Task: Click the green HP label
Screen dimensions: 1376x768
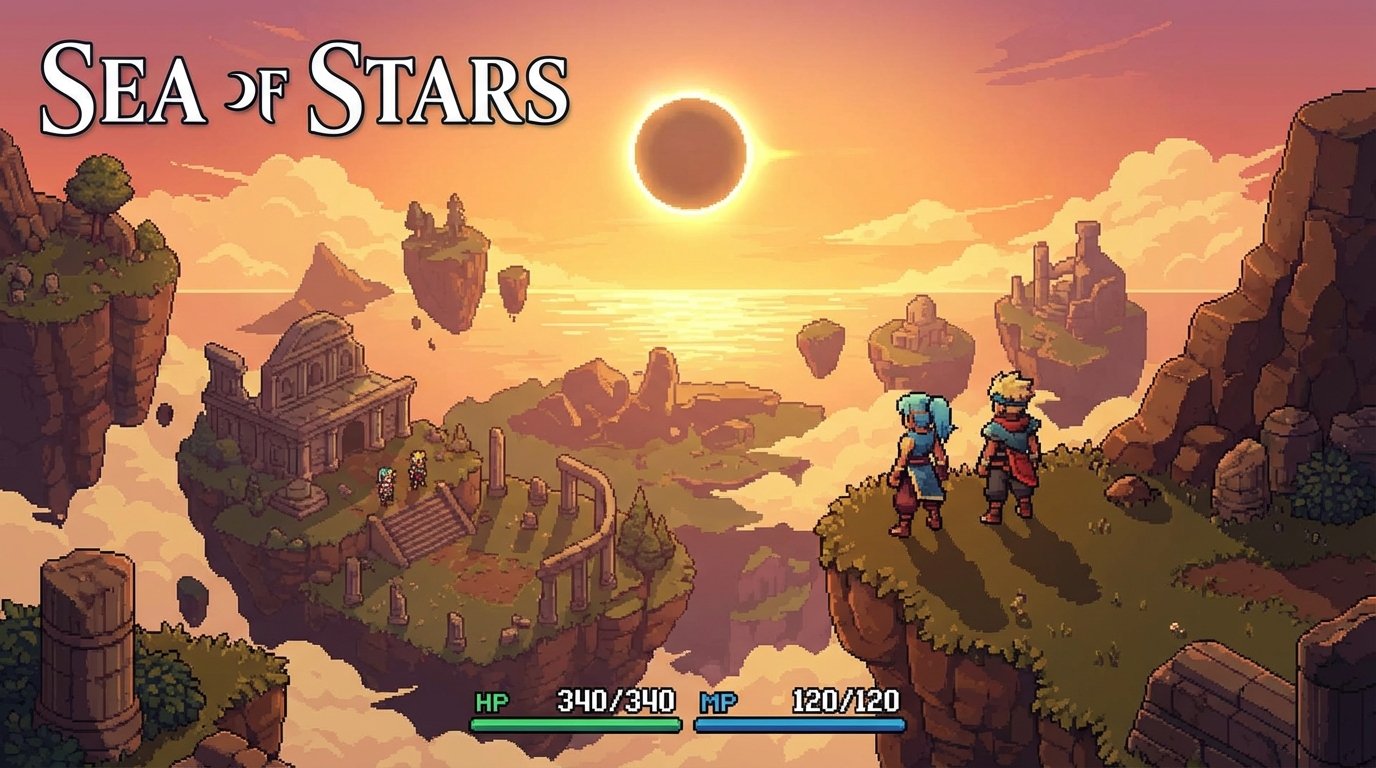Action: [x=492, y=702]
